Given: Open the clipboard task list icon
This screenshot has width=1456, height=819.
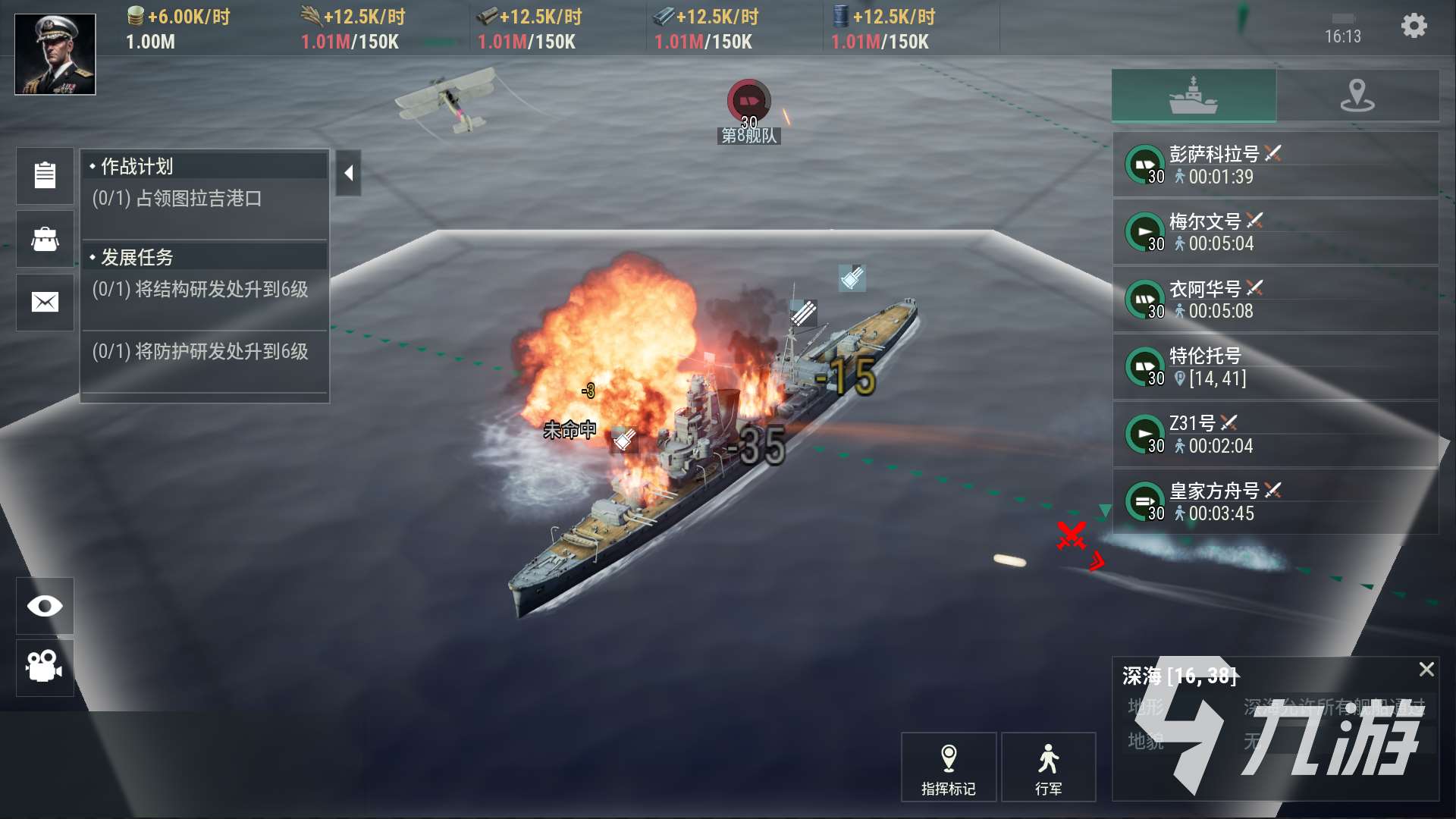Looking at the screenshot, I should pos(45,175).
